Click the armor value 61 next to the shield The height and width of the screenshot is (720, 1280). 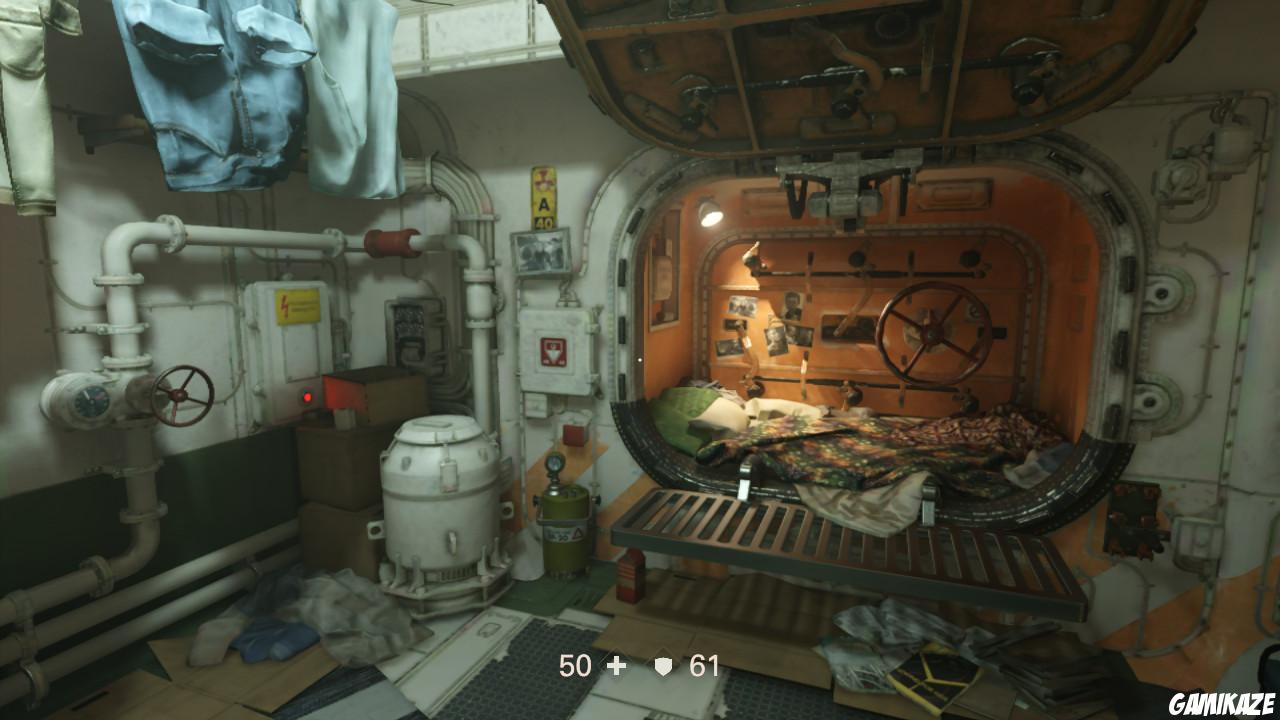(706, 663)
